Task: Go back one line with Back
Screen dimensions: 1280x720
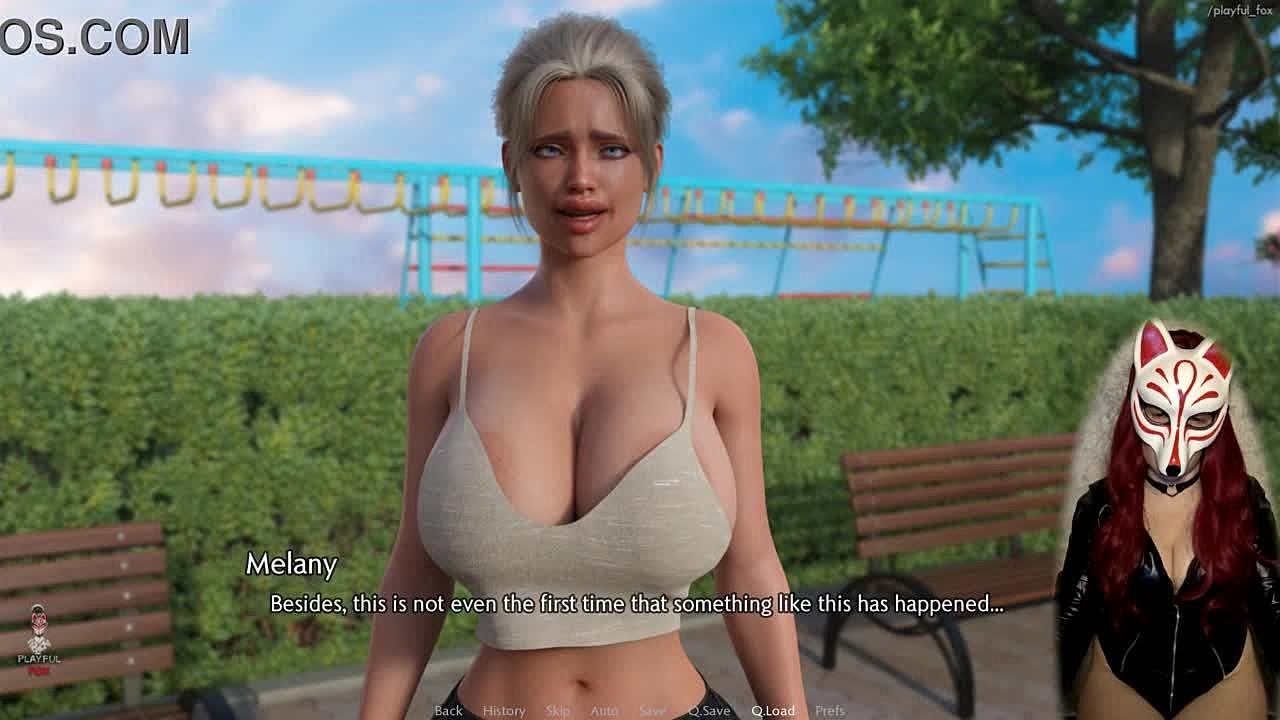Action: 448,710
